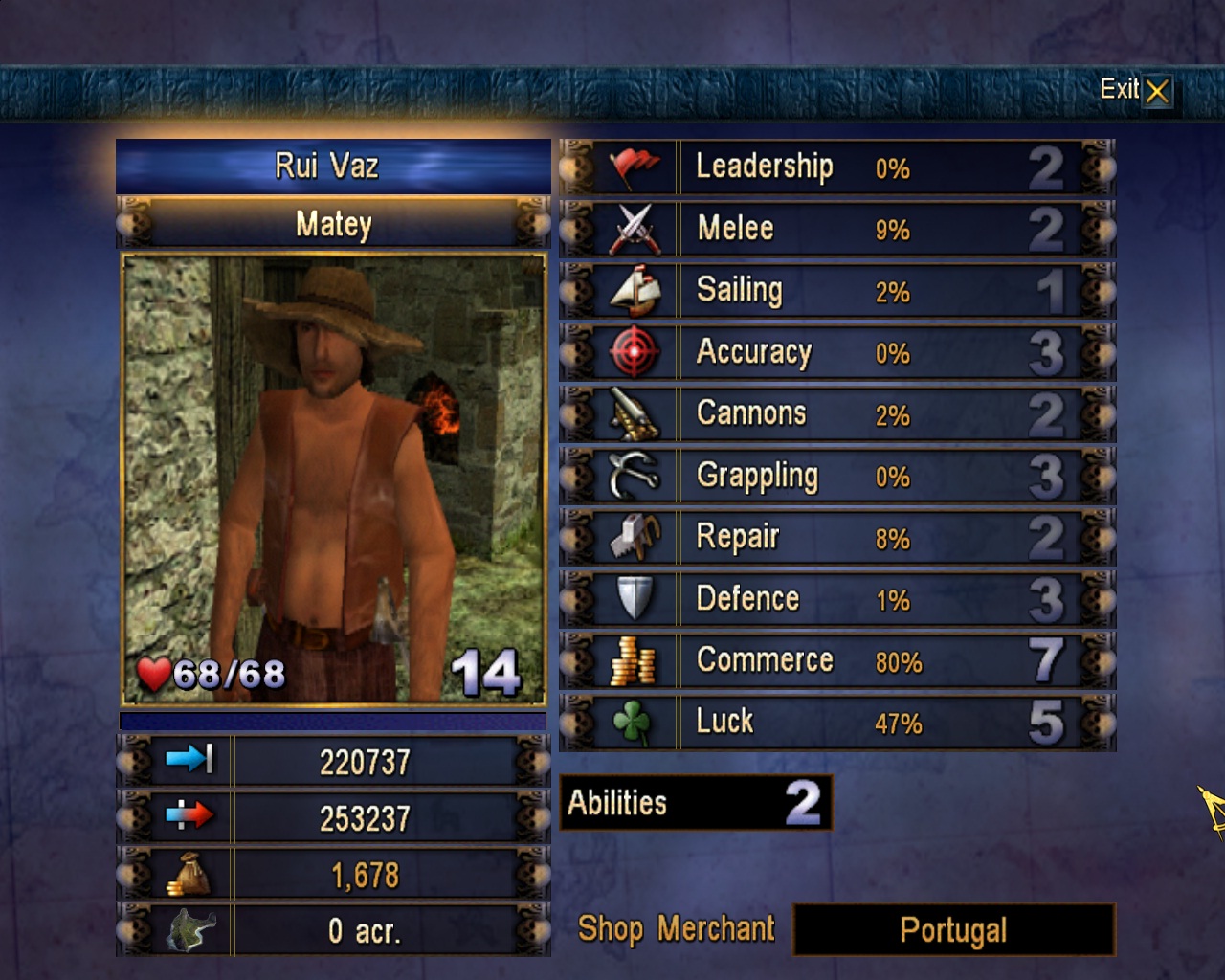1225x980 pixels.
Task: Select the Repair skill row
Action: (837, 538)
